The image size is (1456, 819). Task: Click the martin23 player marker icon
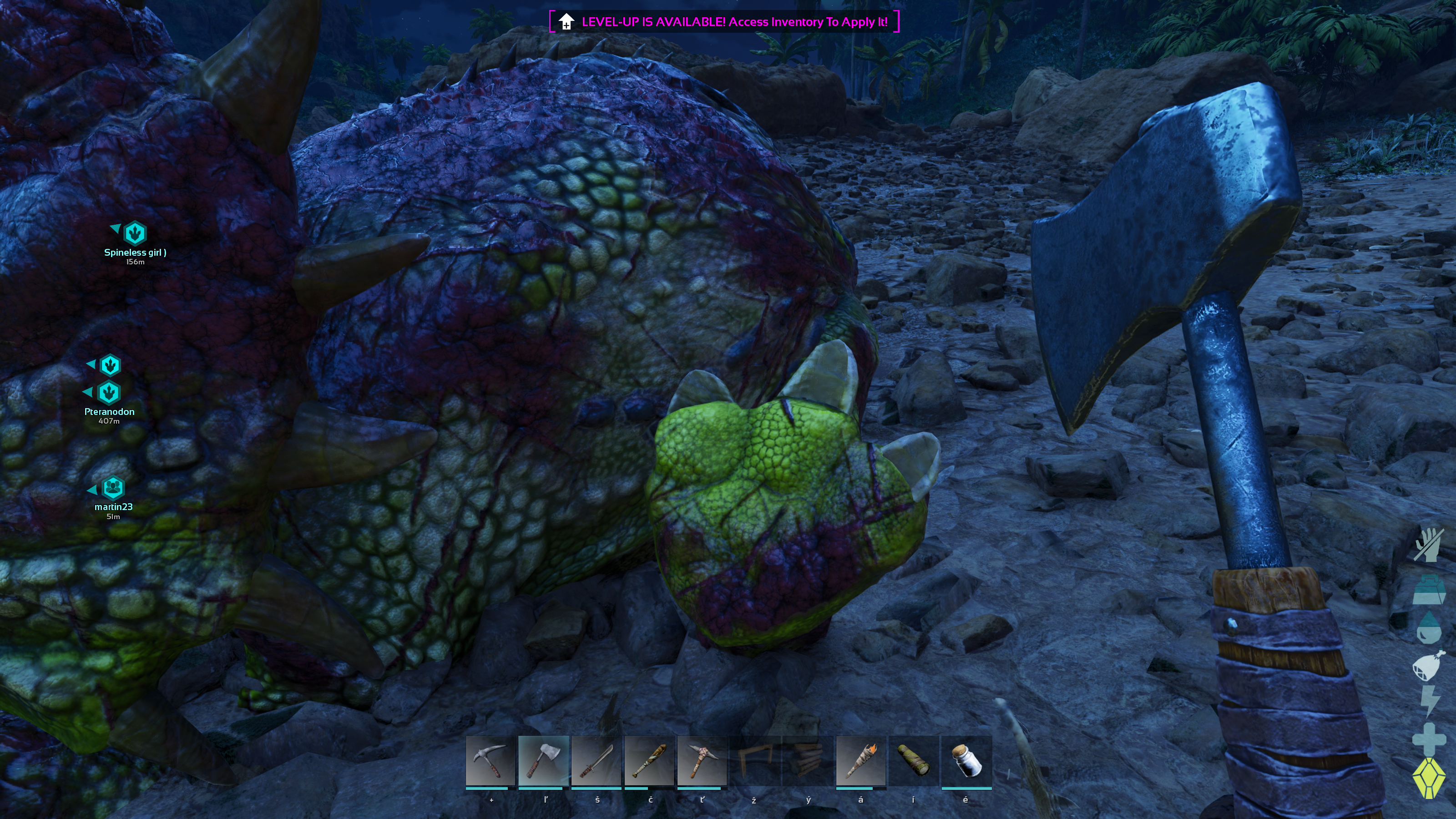coord(113,488)
